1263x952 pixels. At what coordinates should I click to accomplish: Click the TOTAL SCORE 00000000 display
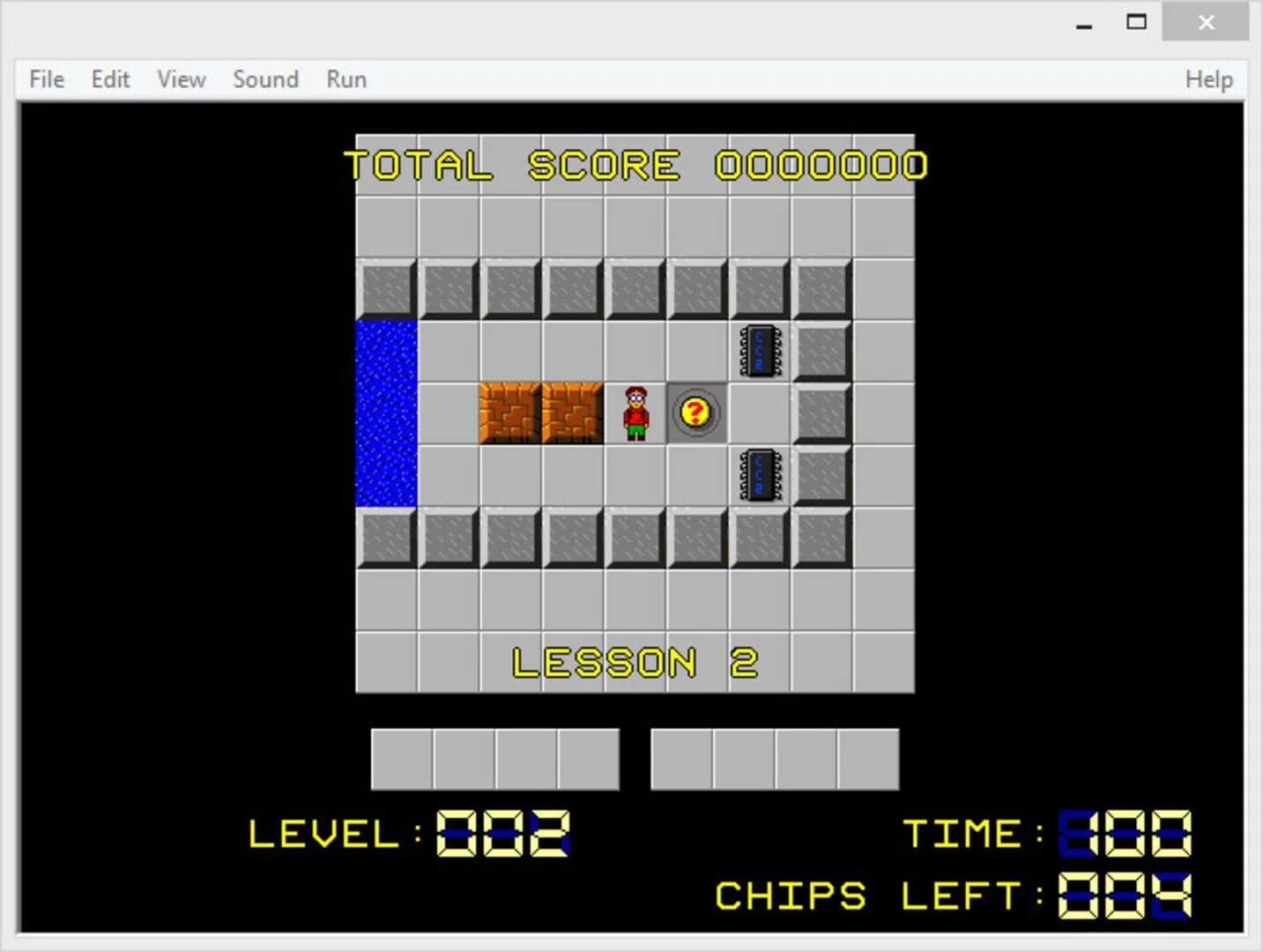coord(635,166)
